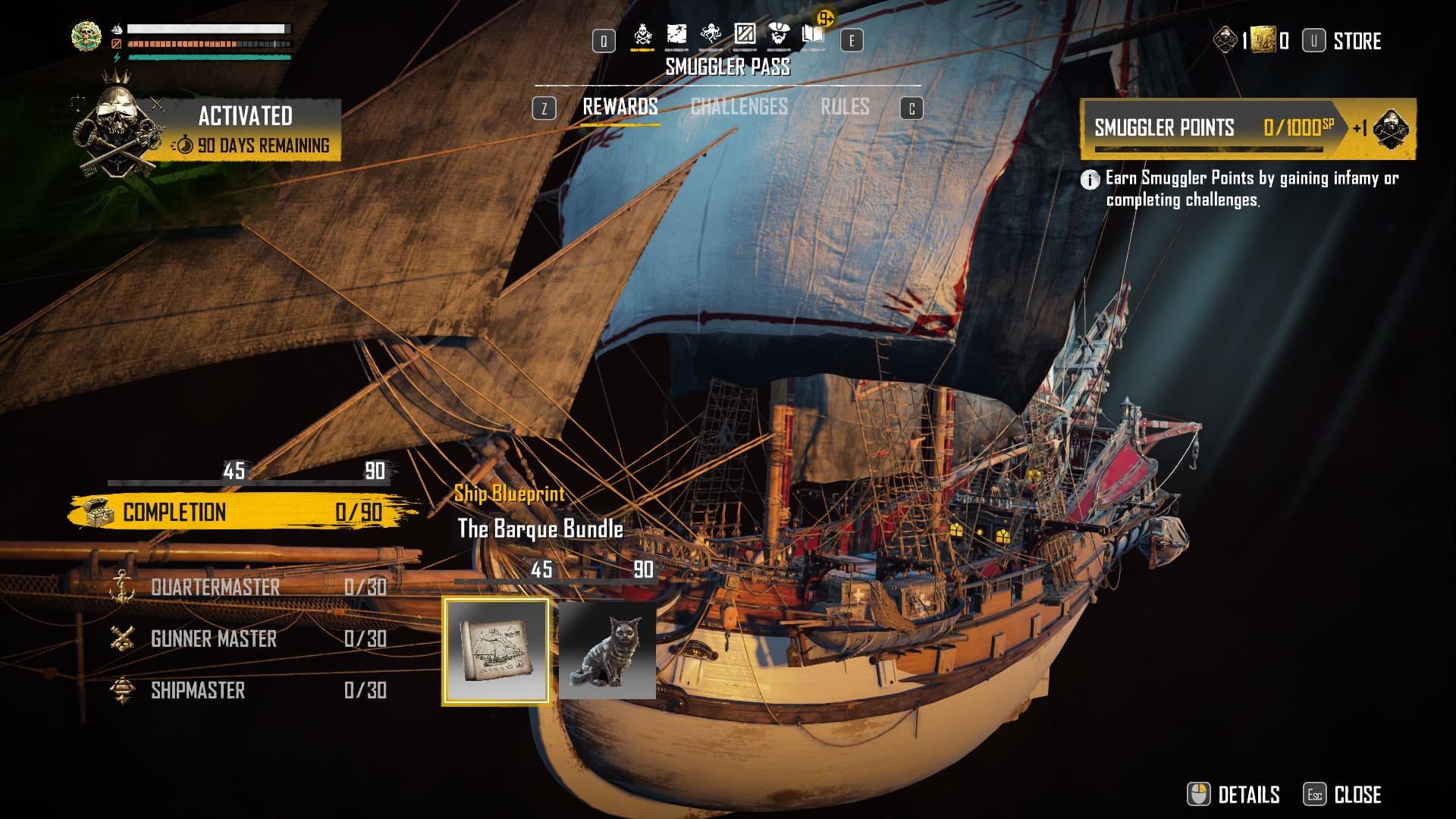The image size is (1456, 819).
Task: Close the Smuggler Pass screen
Action: click(x=1343, y=794)
